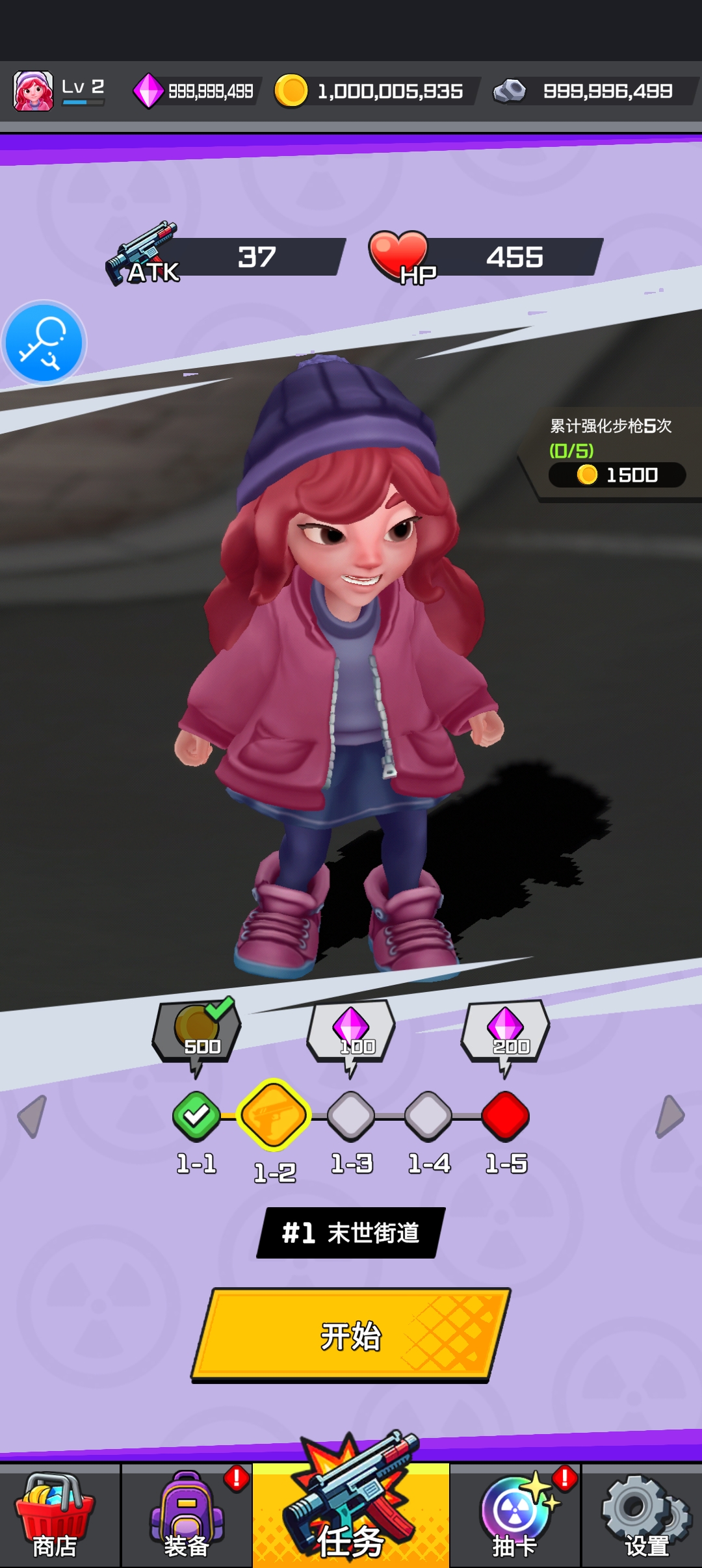The height and width of the screenshot is (1568, 702).
Task: Select the stage 1-3 node
Action: tap(351, 1116)
